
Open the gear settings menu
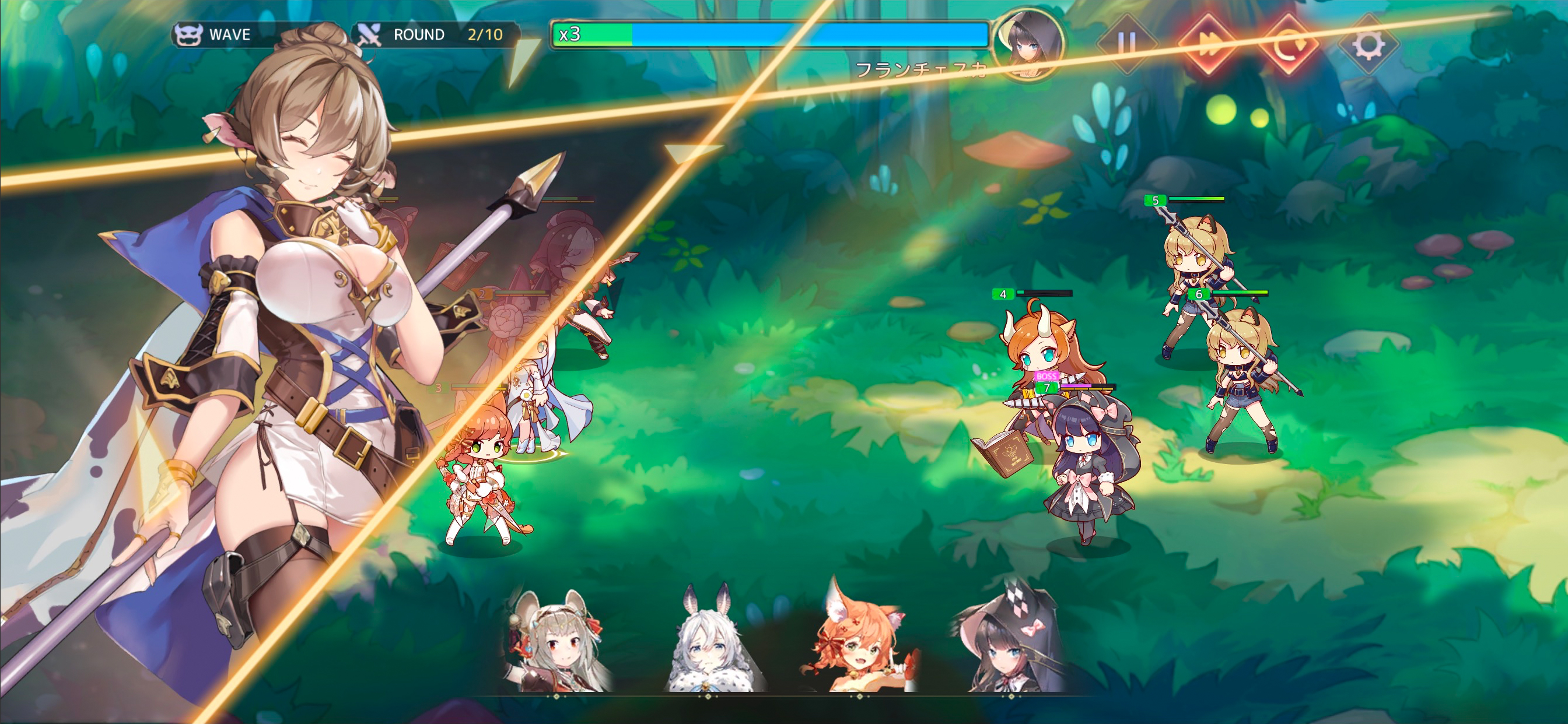(1368, 44)
